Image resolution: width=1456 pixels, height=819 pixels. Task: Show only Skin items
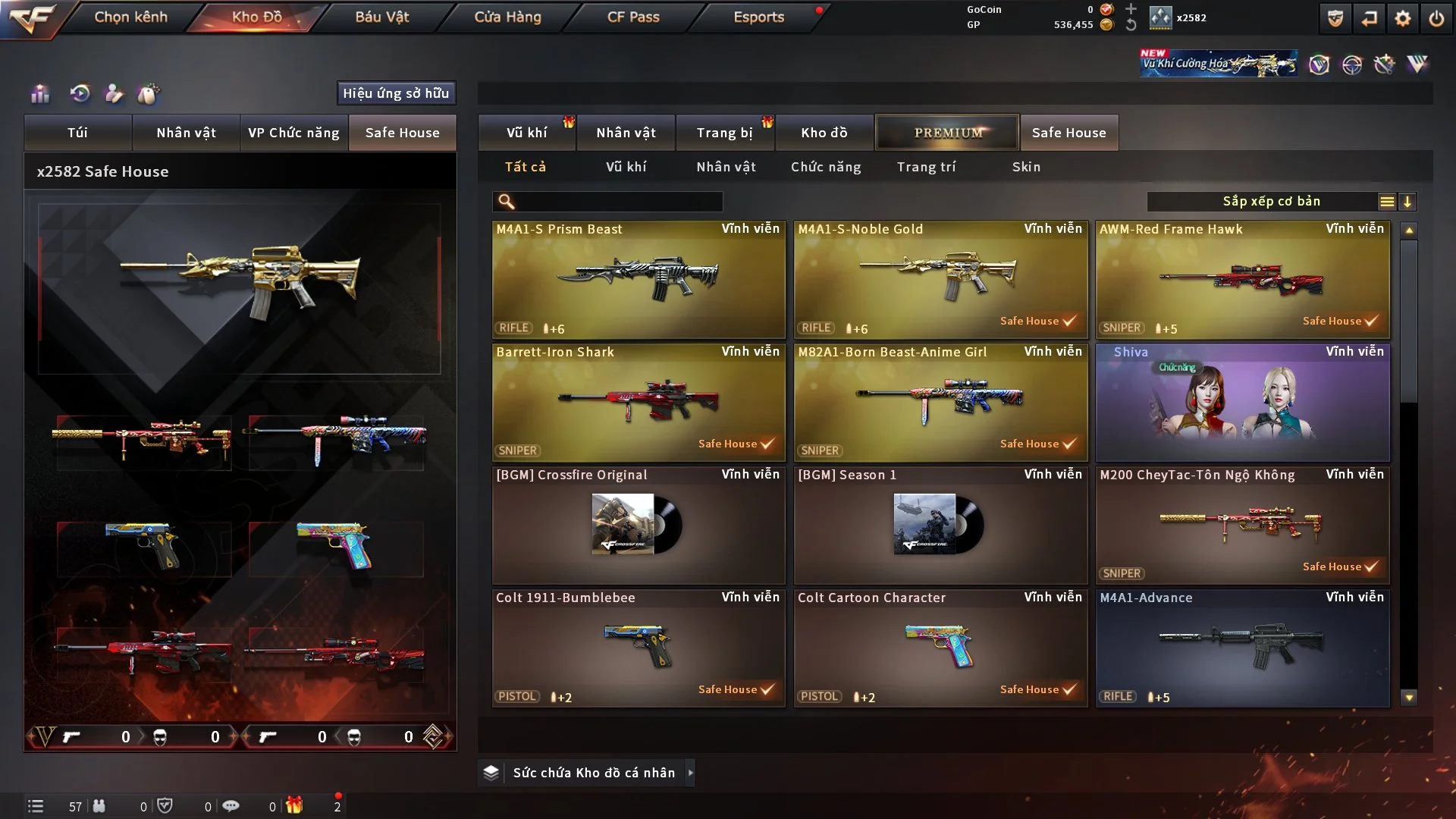(x=1026, y=167)
